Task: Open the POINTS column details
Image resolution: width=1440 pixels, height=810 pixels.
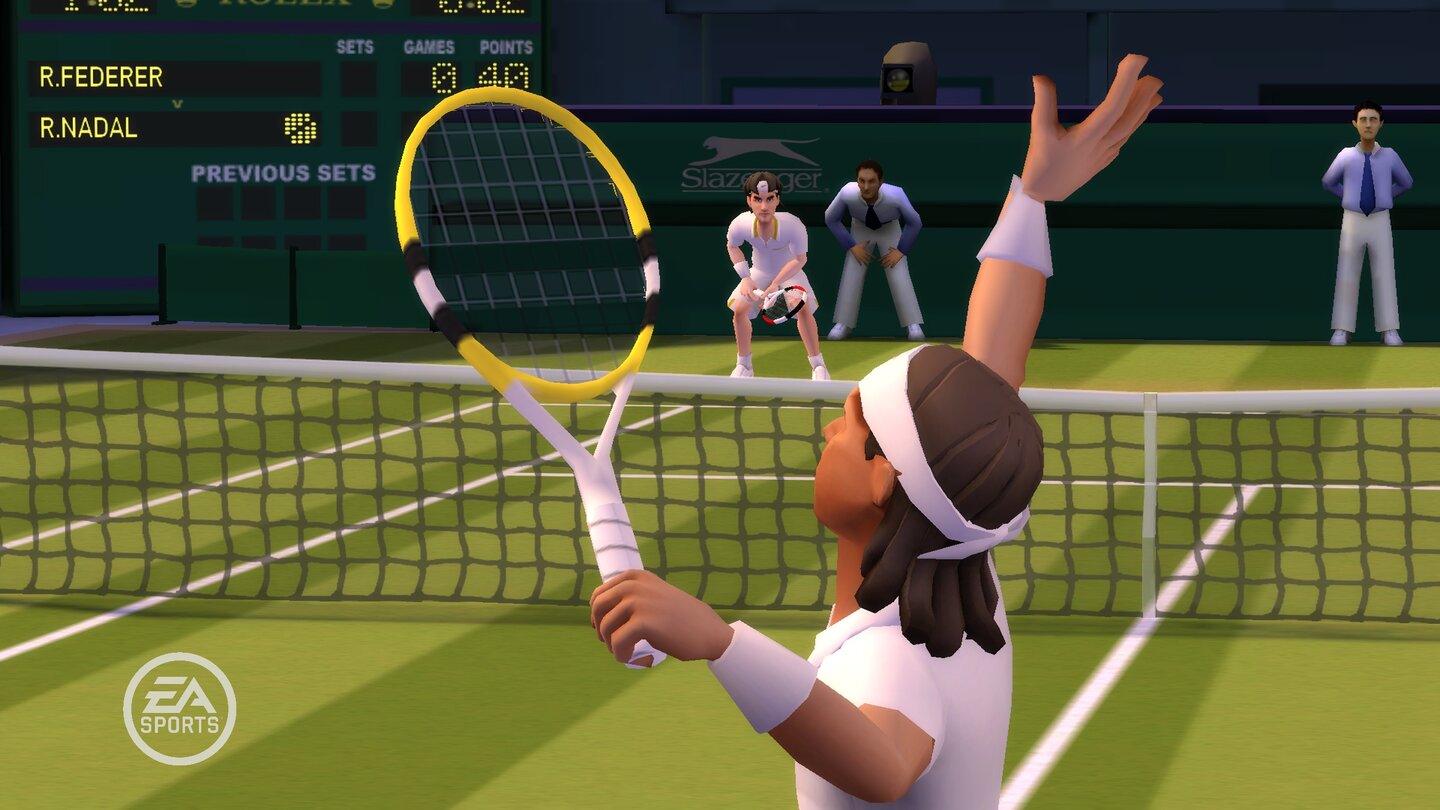Action: pyautogui.click(x=508, y=47)
